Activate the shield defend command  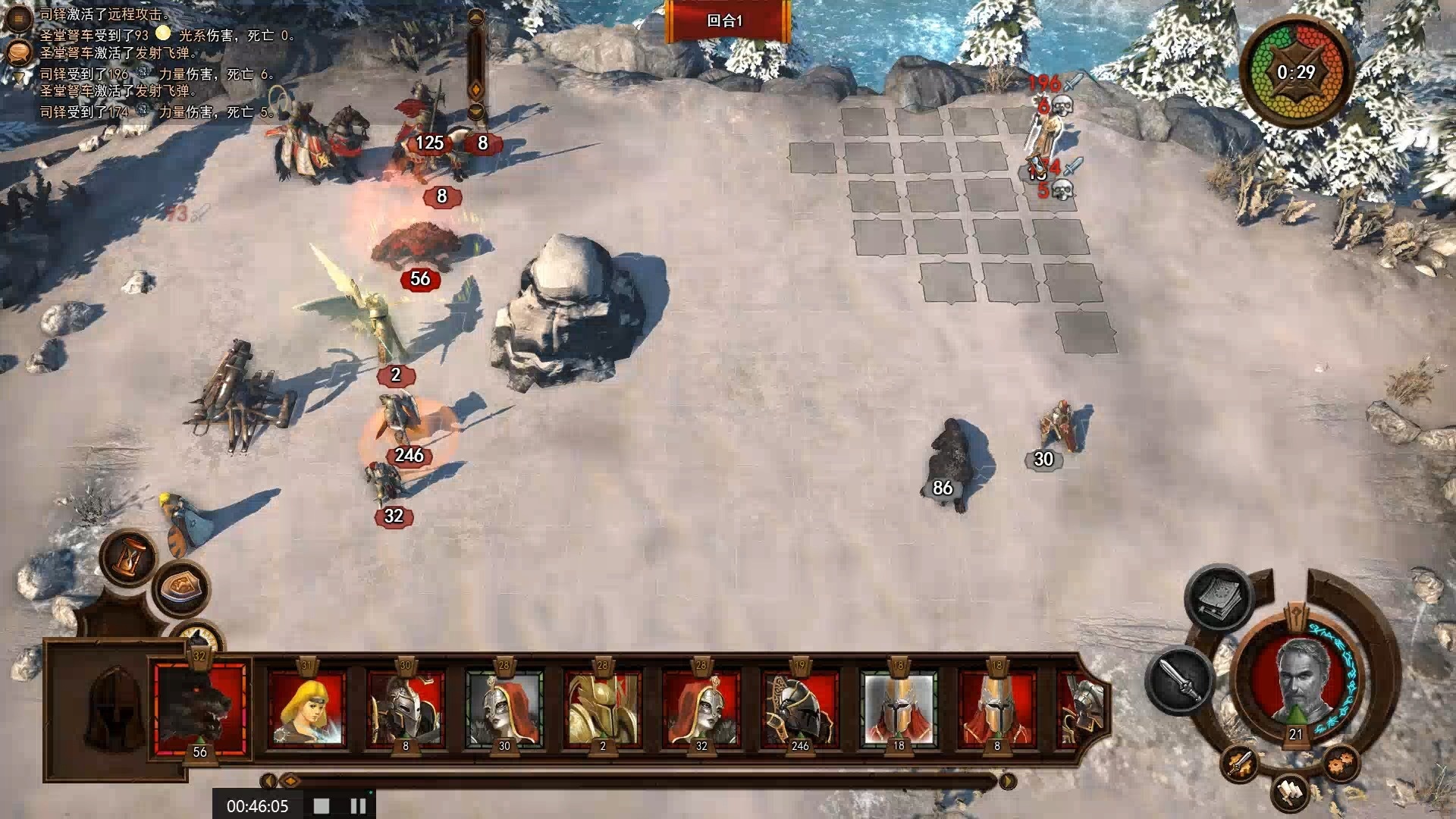(x=182, y=588)
